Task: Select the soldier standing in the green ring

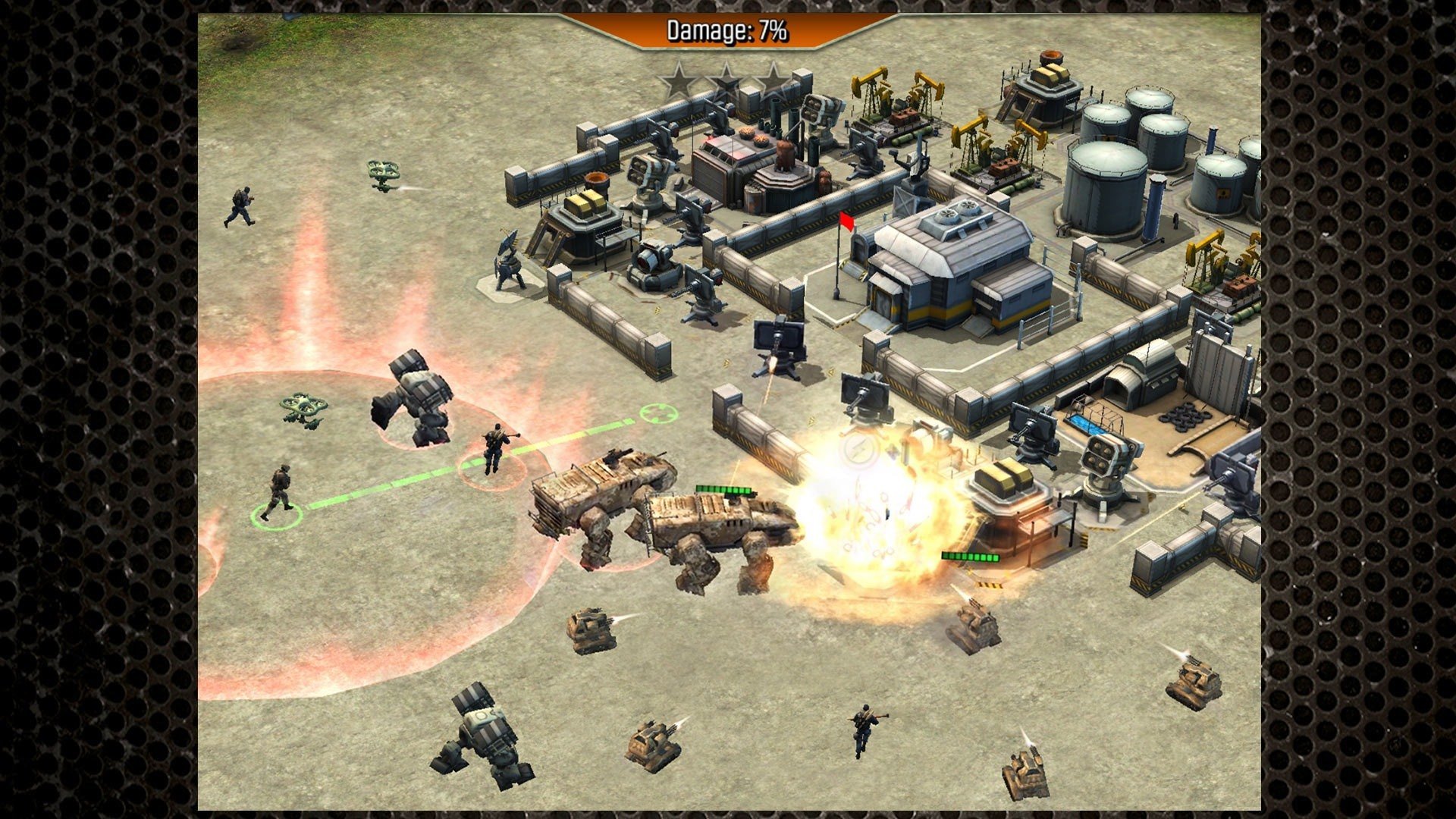Action: pos(278,493)
